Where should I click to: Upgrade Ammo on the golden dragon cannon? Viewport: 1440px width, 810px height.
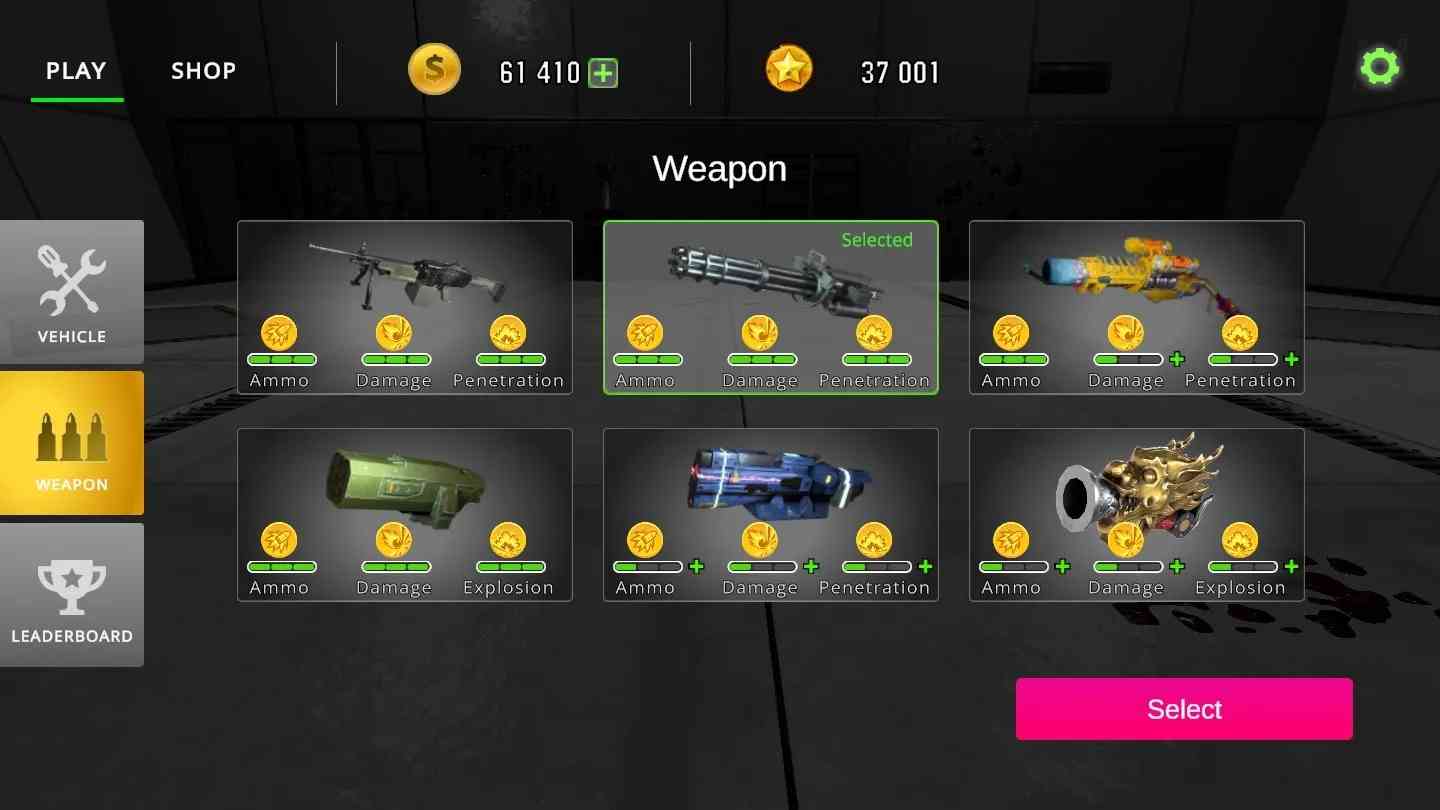coord(1063,567)
